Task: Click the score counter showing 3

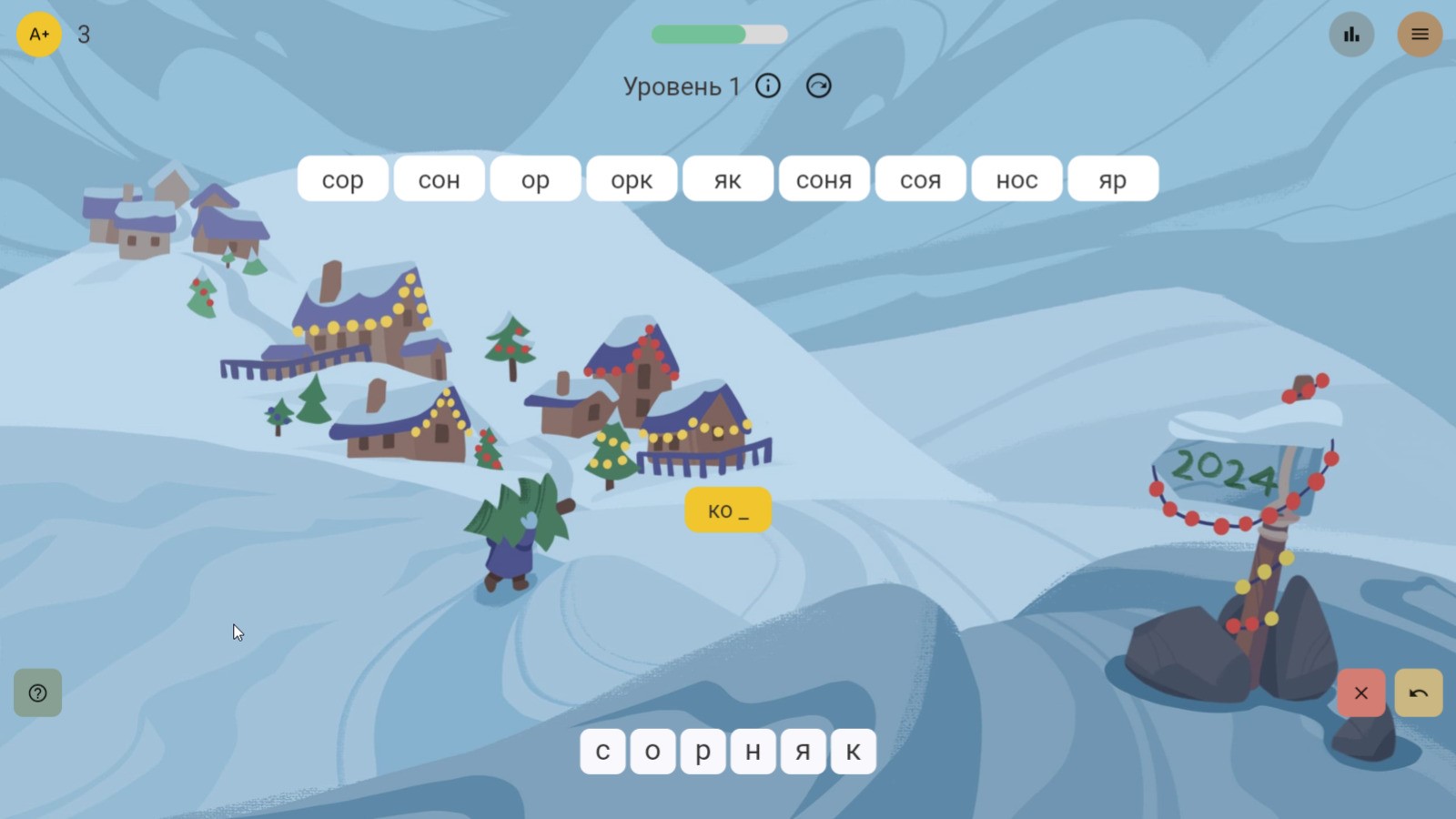Action: coord(83,35)
